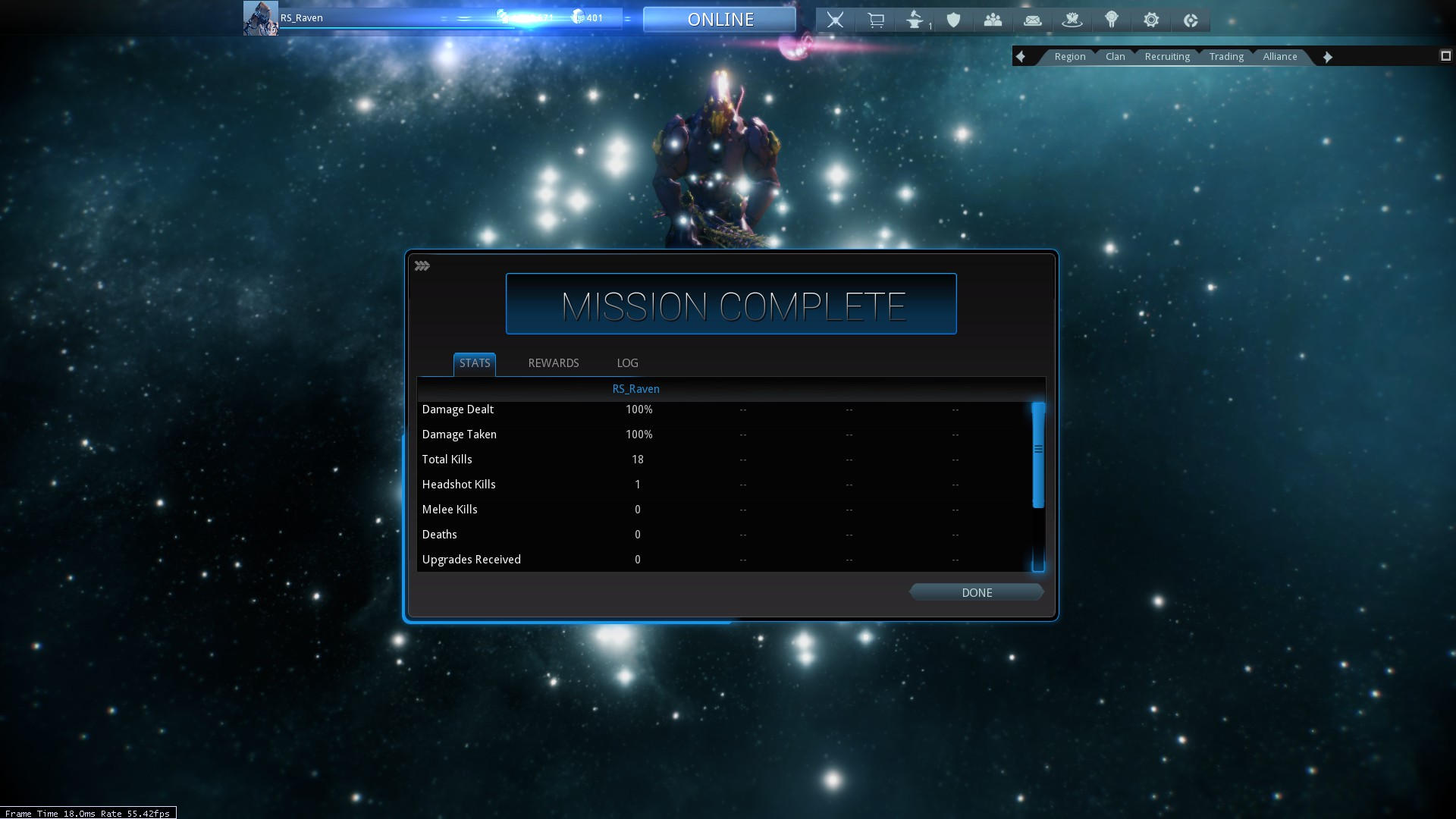This screenshot has height=819, width=1456.
Task: Switch to Clan chat tab
Action: (1115, 57)
